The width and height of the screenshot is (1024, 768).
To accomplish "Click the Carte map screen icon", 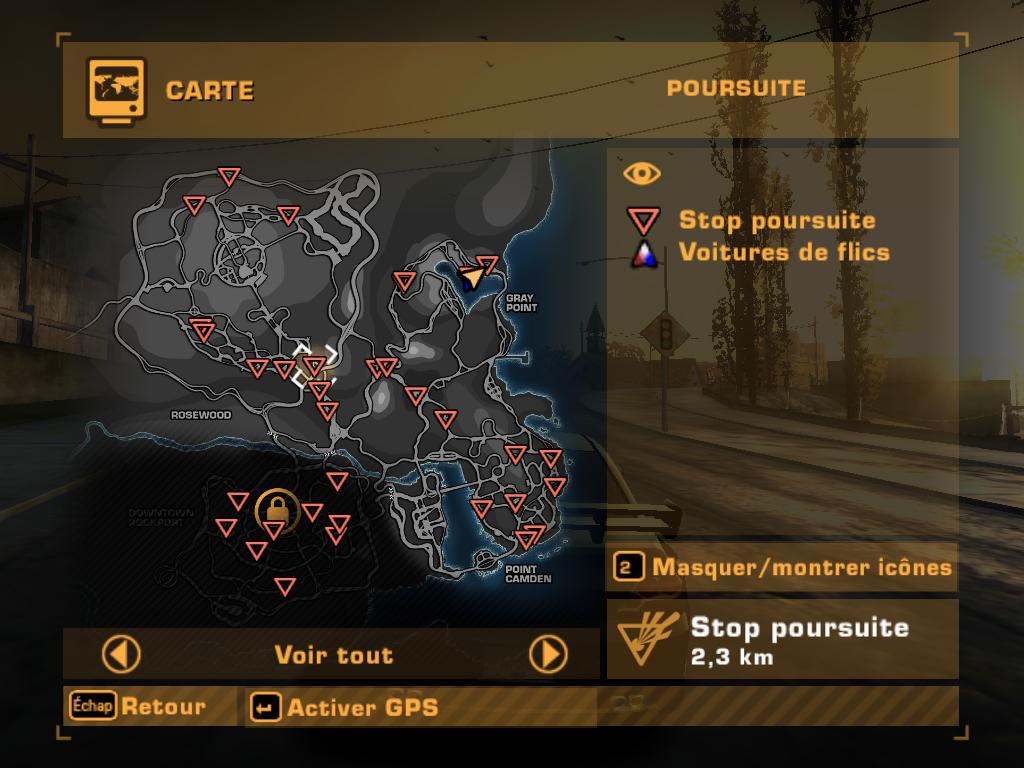I will click(116, 90).
